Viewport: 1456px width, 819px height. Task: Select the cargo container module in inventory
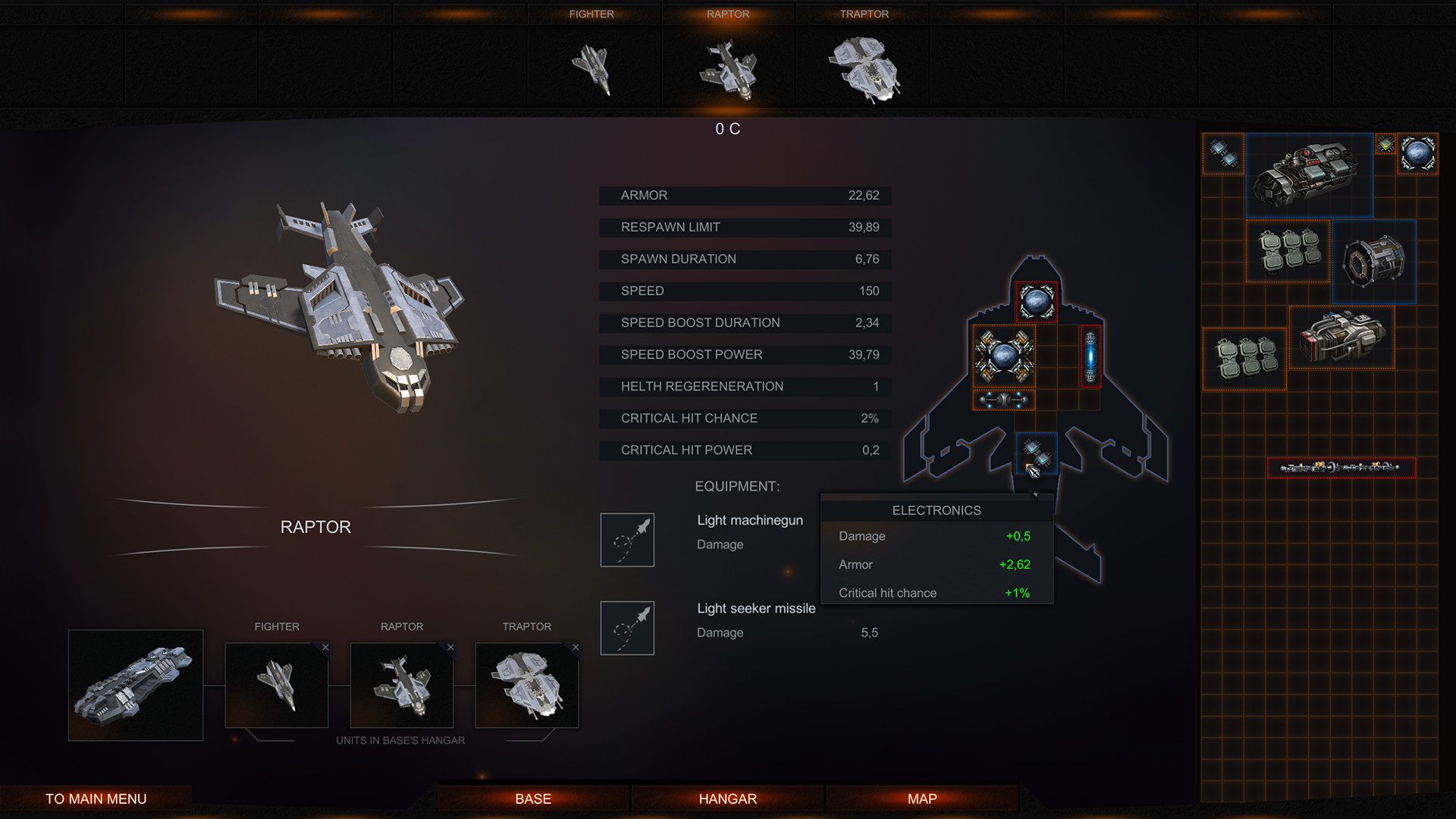click(1341, 338)
